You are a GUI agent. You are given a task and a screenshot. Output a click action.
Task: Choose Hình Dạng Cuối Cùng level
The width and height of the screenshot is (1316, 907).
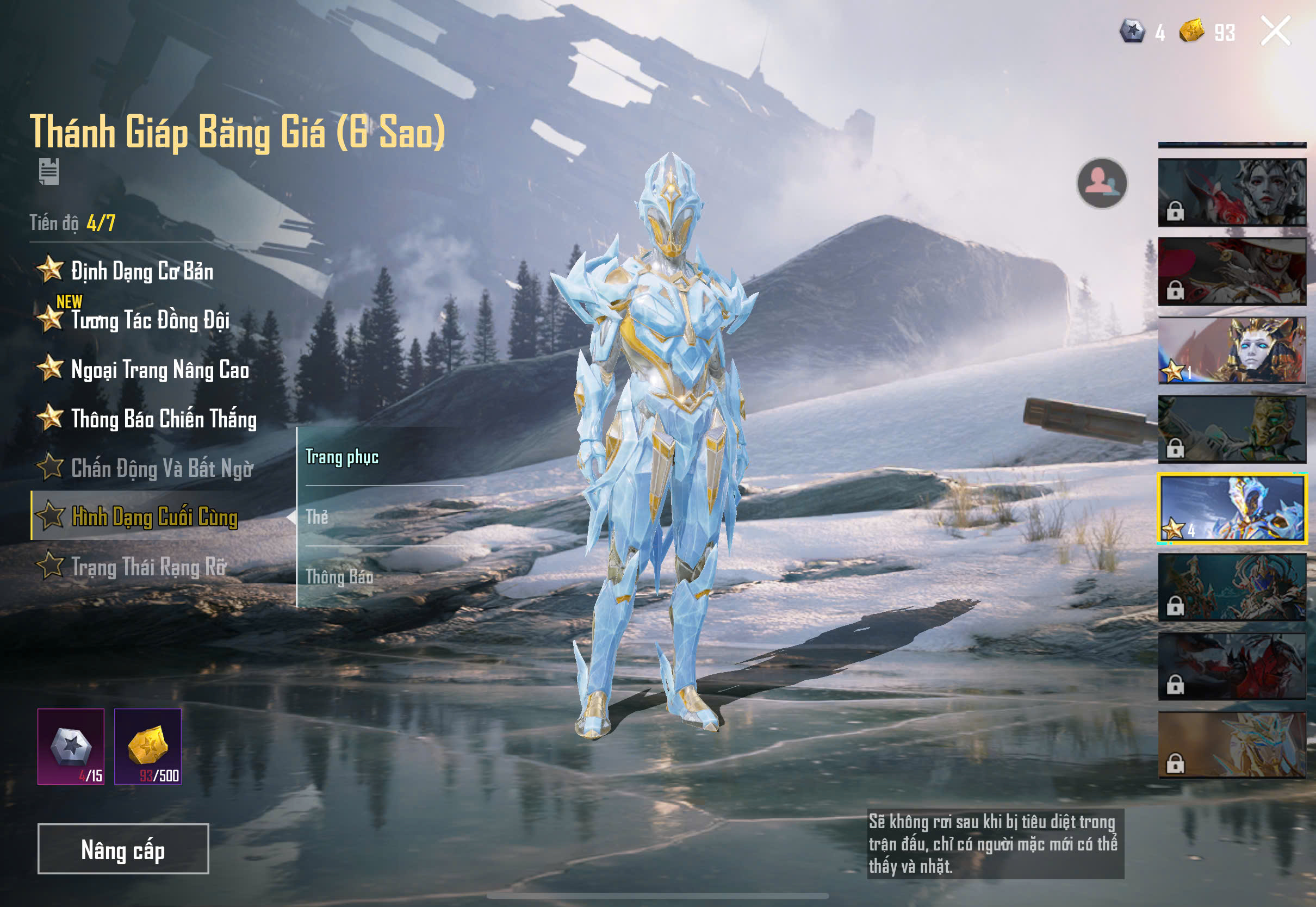point(154,517)
